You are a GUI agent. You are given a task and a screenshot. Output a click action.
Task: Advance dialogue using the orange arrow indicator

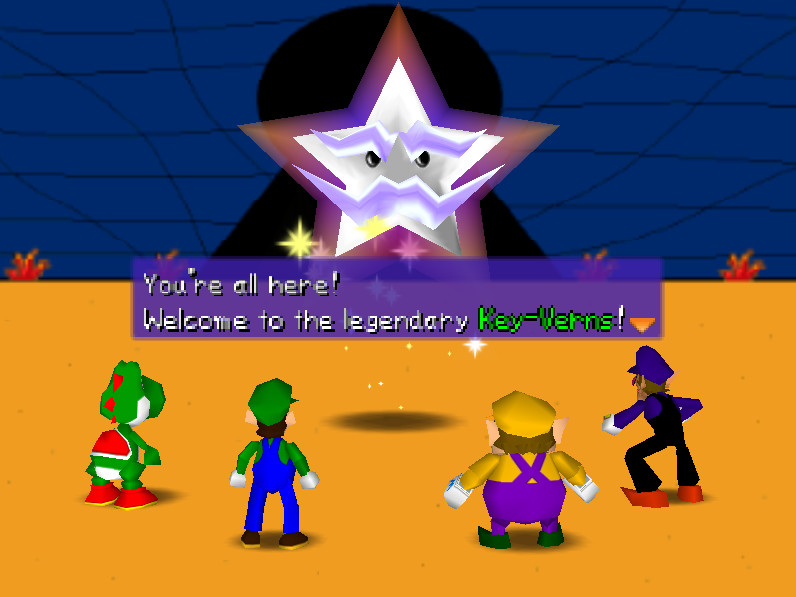click(x=642, y=323)
